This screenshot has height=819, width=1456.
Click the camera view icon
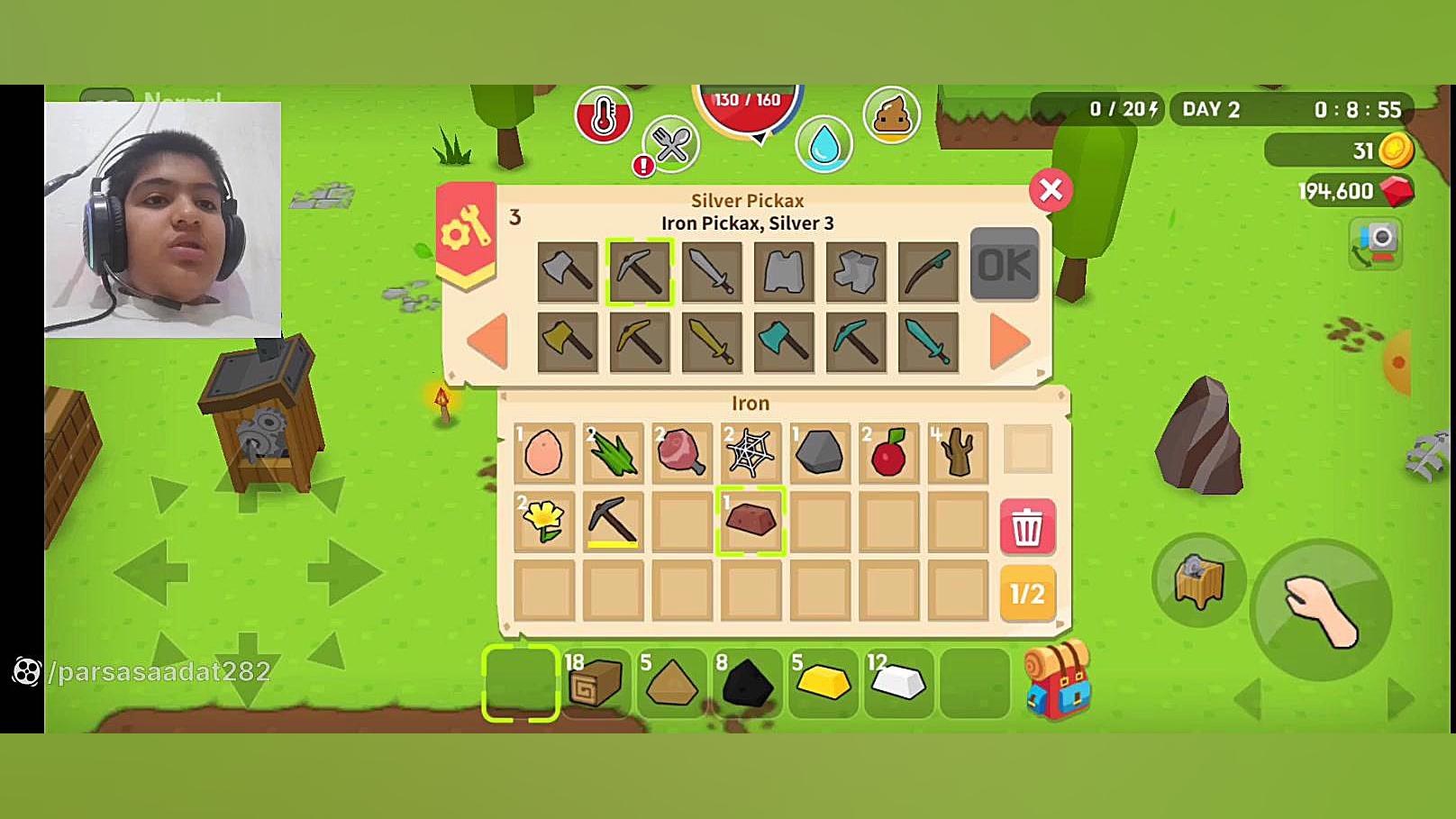coord(1376,243)
